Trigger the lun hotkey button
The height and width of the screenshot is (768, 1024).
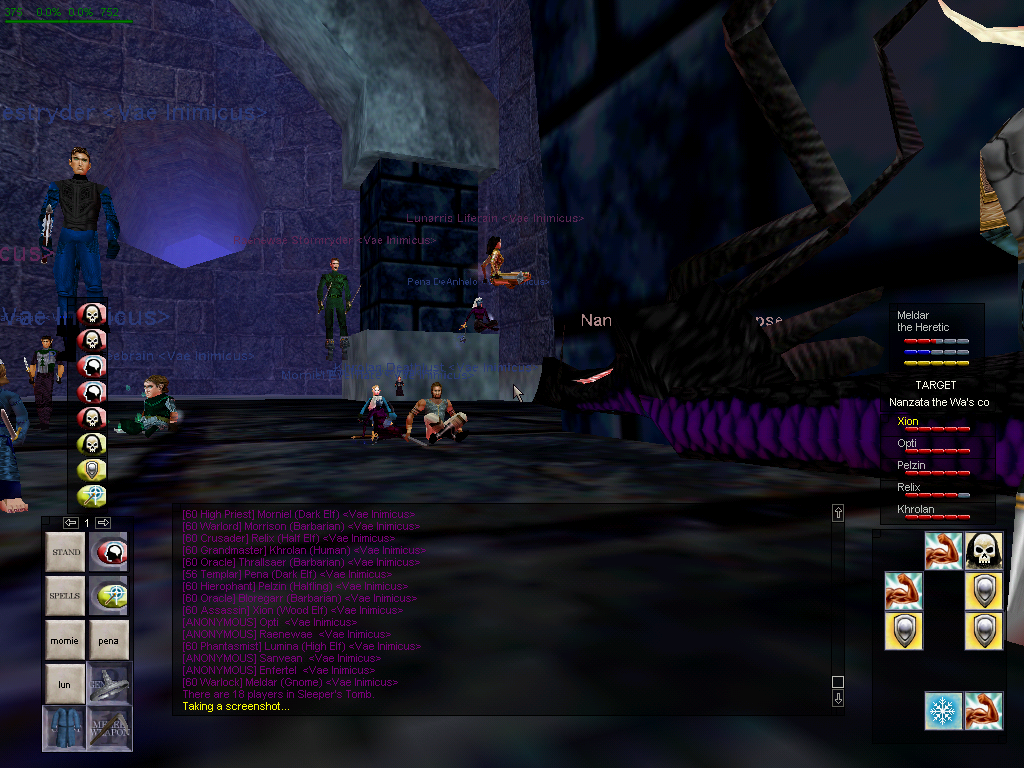coord(66,684)
